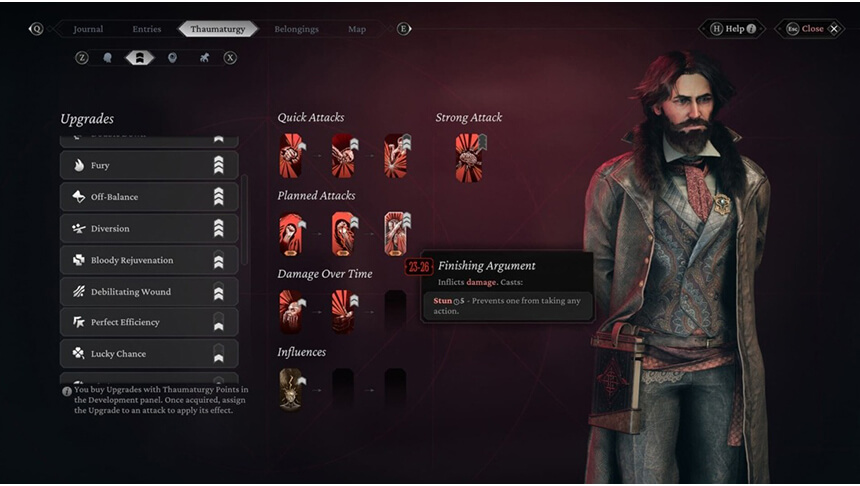Choose the Perfect Efficiency upgrade
The width and height of the screenshot is (860, 486).
point(149,322)
